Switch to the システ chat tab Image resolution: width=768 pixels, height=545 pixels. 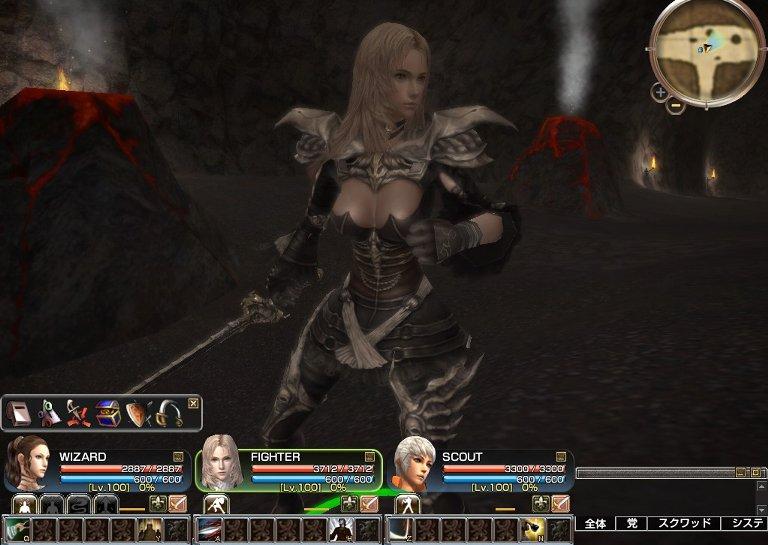point(746,523)
